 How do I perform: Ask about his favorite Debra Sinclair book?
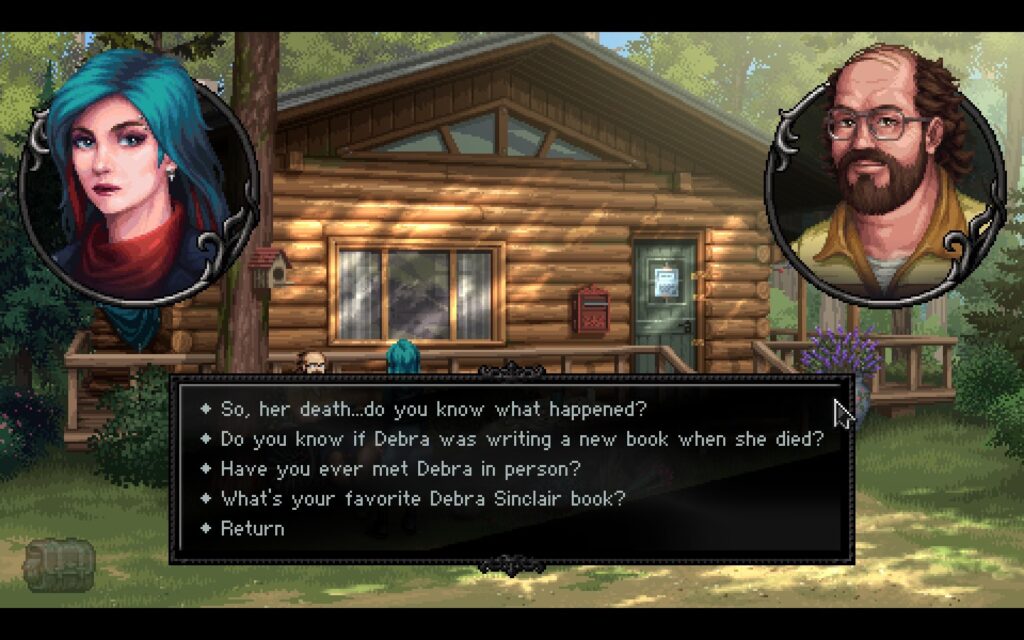(429, 498)
